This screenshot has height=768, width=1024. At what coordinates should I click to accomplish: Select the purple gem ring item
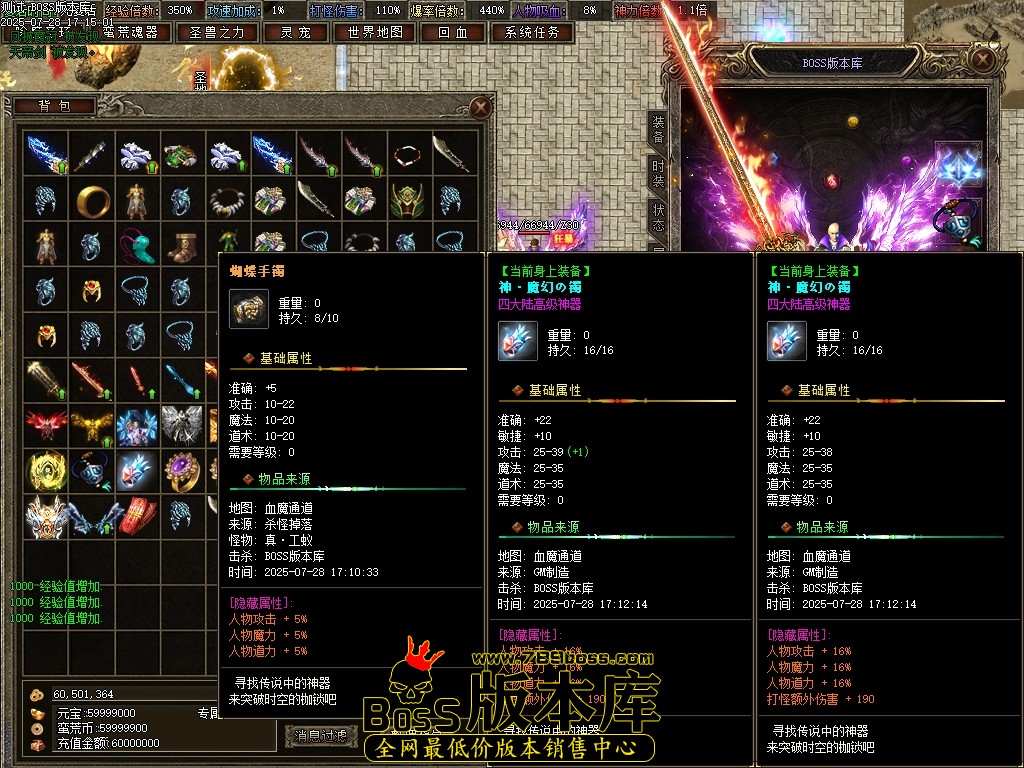click(183, 469)
